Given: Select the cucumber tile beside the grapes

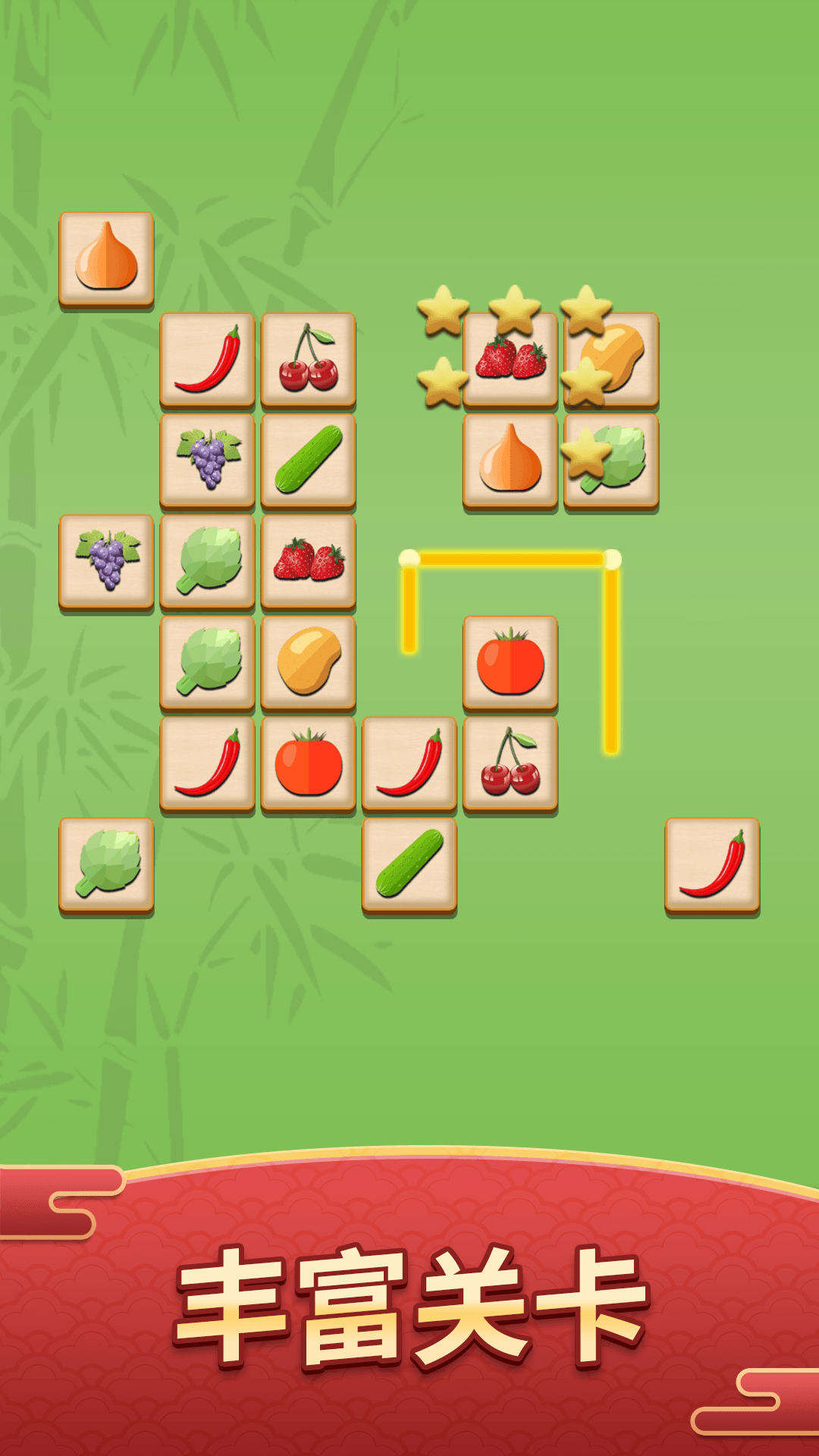Looking at the screenshot, I should click(x=309, y=460).
